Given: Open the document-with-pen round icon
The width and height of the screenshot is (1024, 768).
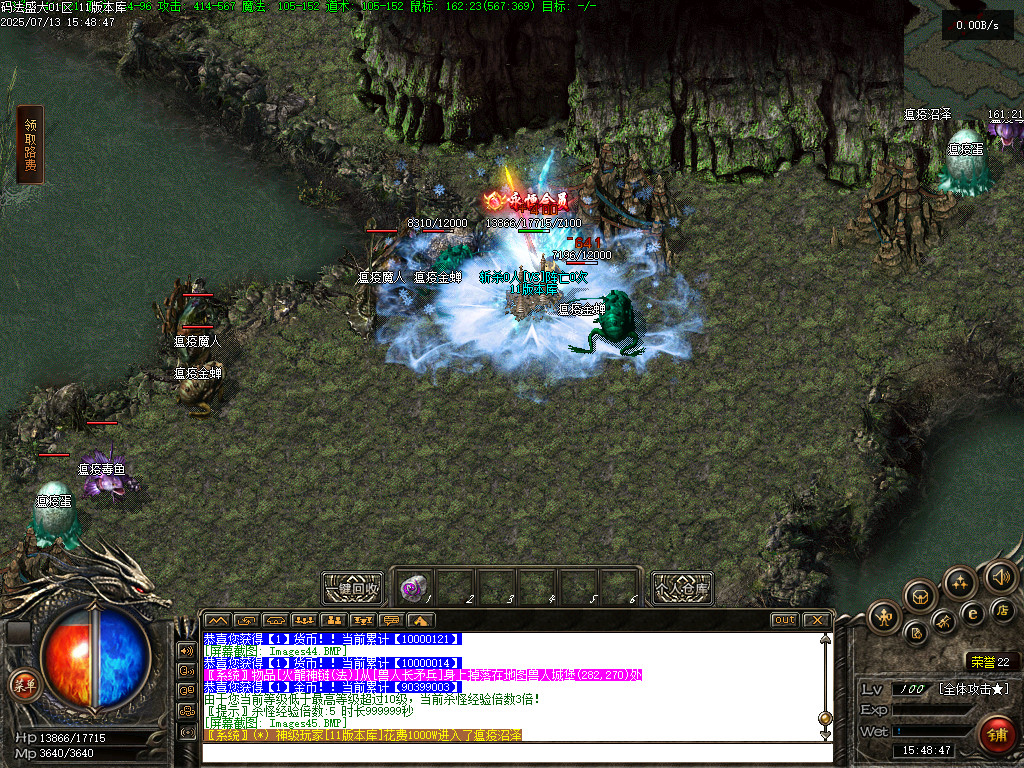Looking at the screenshot, I should point(915,633).
